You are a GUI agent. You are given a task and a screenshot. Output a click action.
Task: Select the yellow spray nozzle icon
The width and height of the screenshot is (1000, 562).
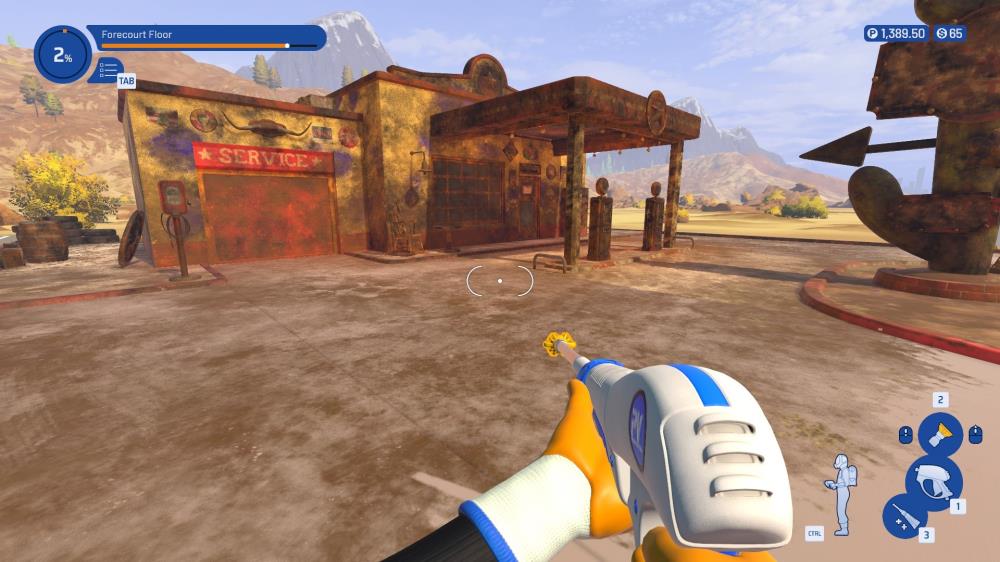tap(939, 434)
